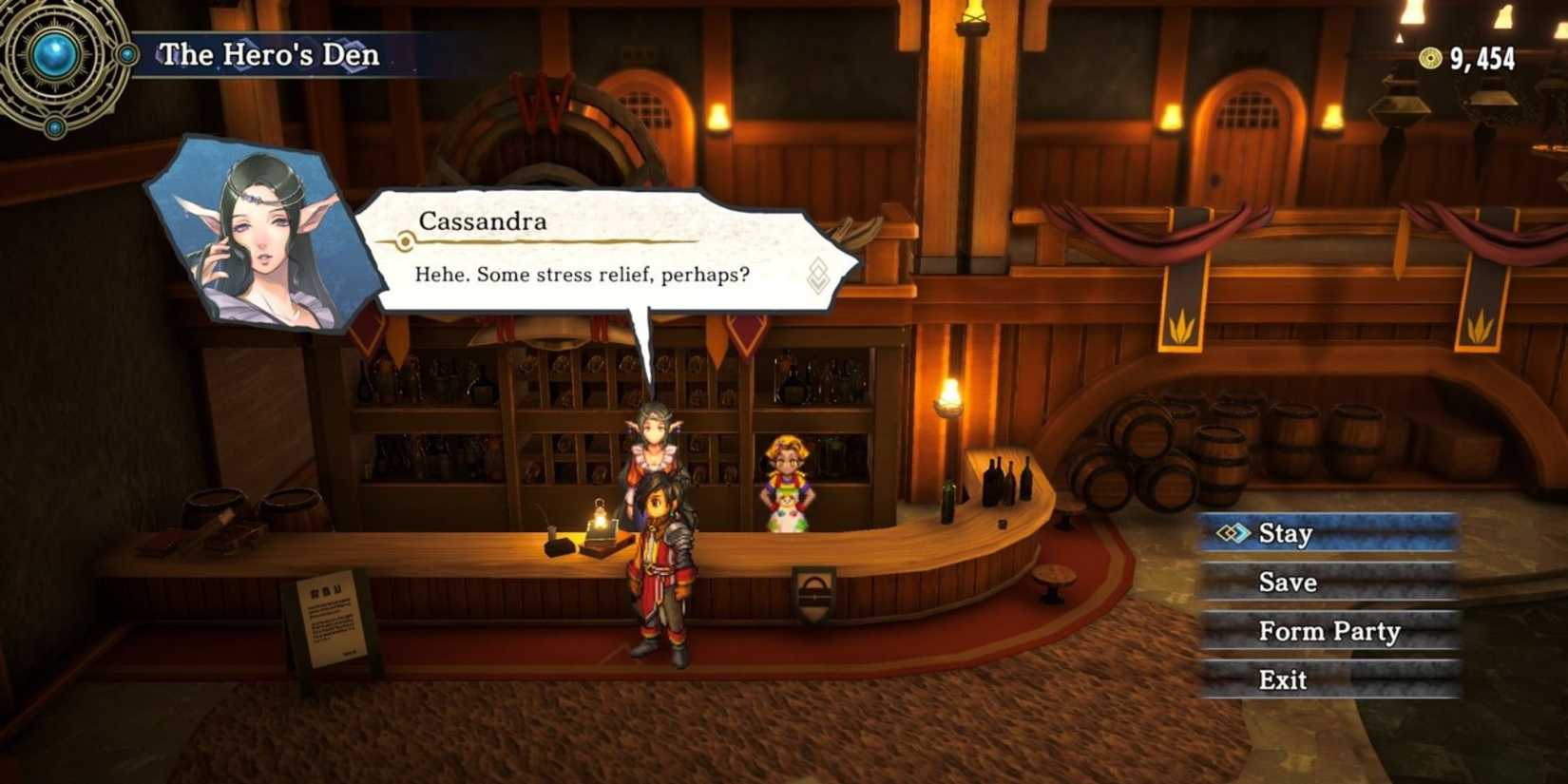The width and height of the screenshot is (1568, 784).
Task: Click the padlock emblem plaque on the counter front
Action: pyautogui.click(x=813, y=594)
